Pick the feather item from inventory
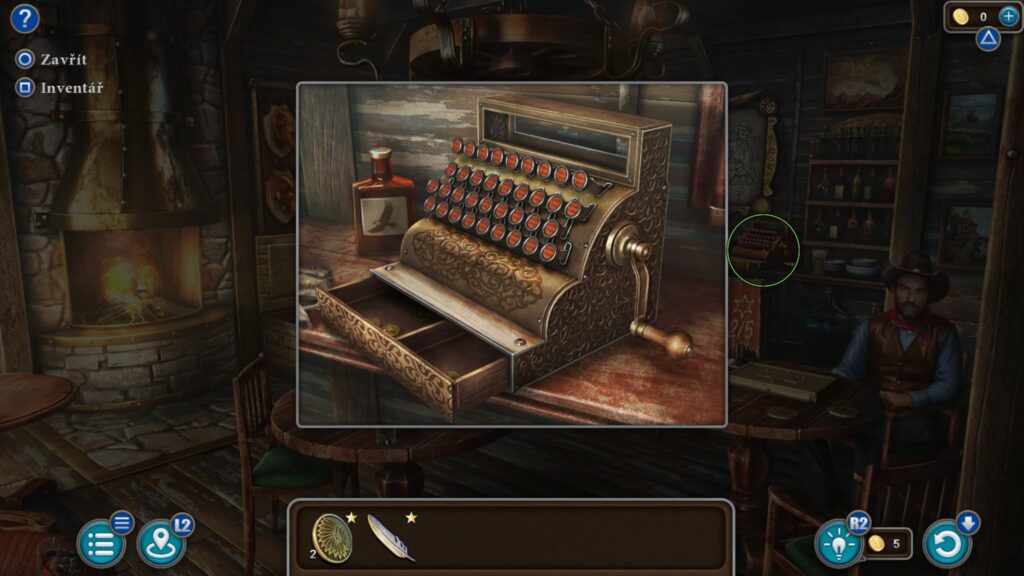Image resolution: width=1024 pixels, height=576 pixels. (389, 537)
